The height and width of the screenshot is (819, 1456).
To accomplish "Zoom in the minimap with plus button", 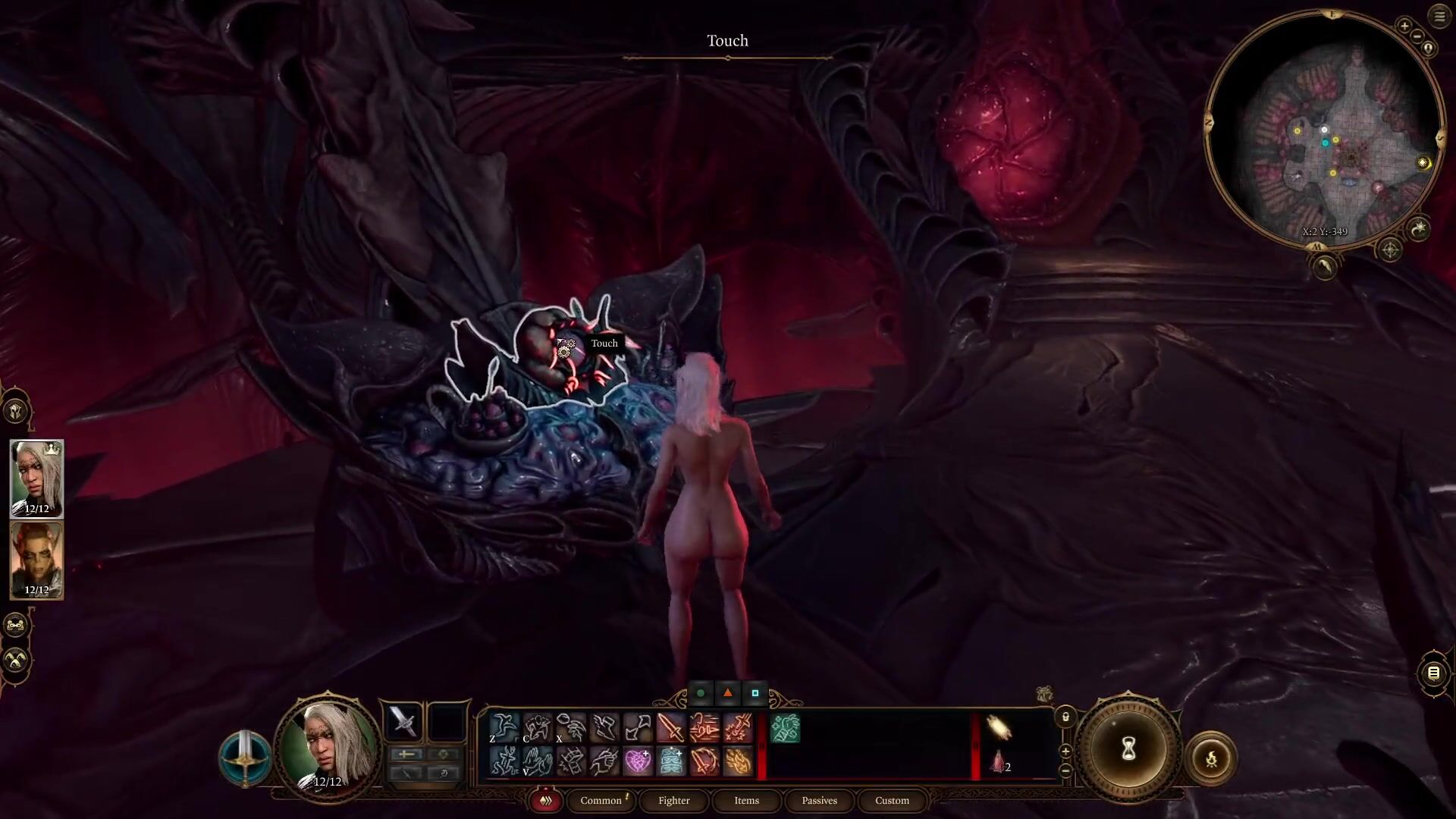I will tap(1404, 27).
